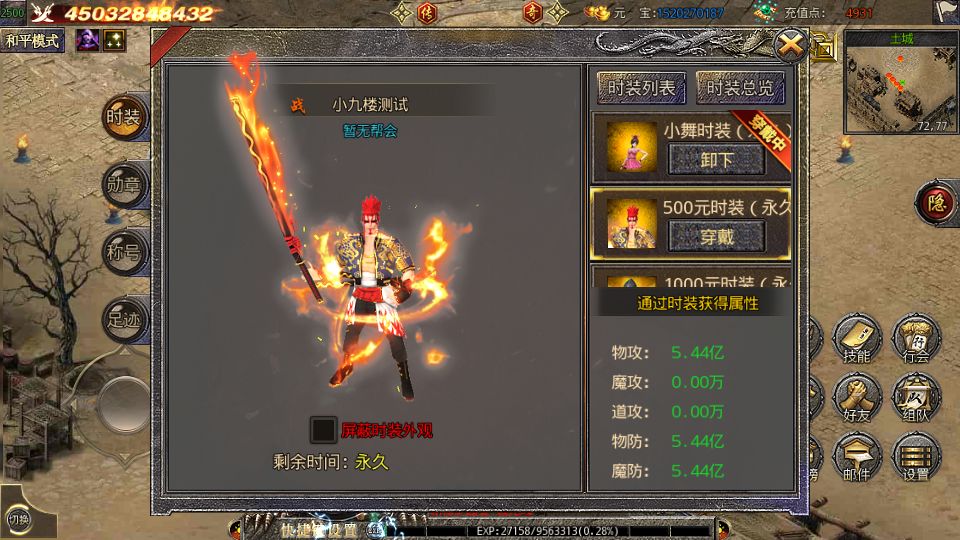
Task: Equip the 500元时装 using 穿戴
Action: click(x=716, y=236)
